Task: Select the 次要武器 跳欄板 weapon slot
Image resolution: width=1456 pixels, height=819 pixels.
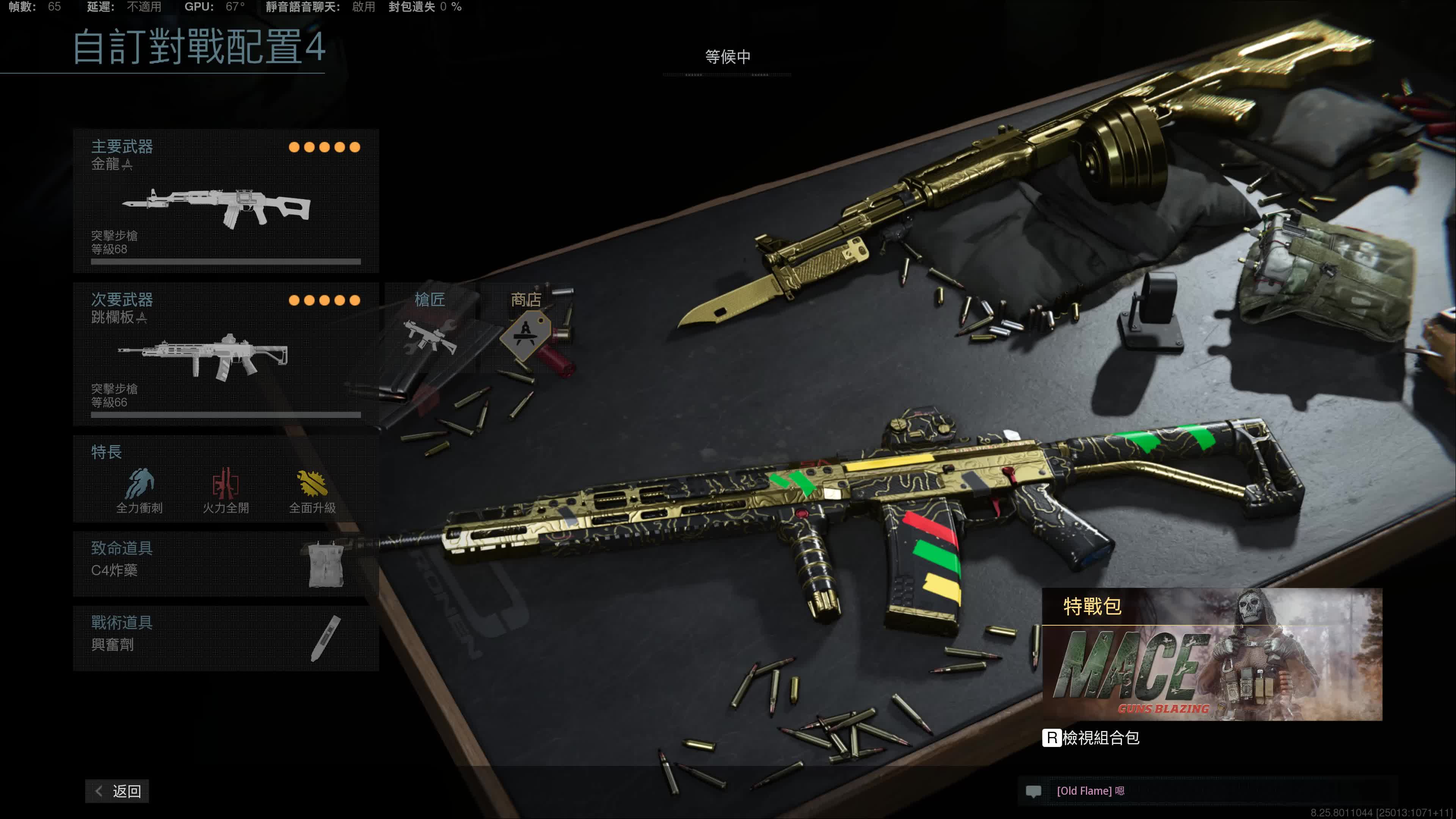Action: click(x=226, y=354)
